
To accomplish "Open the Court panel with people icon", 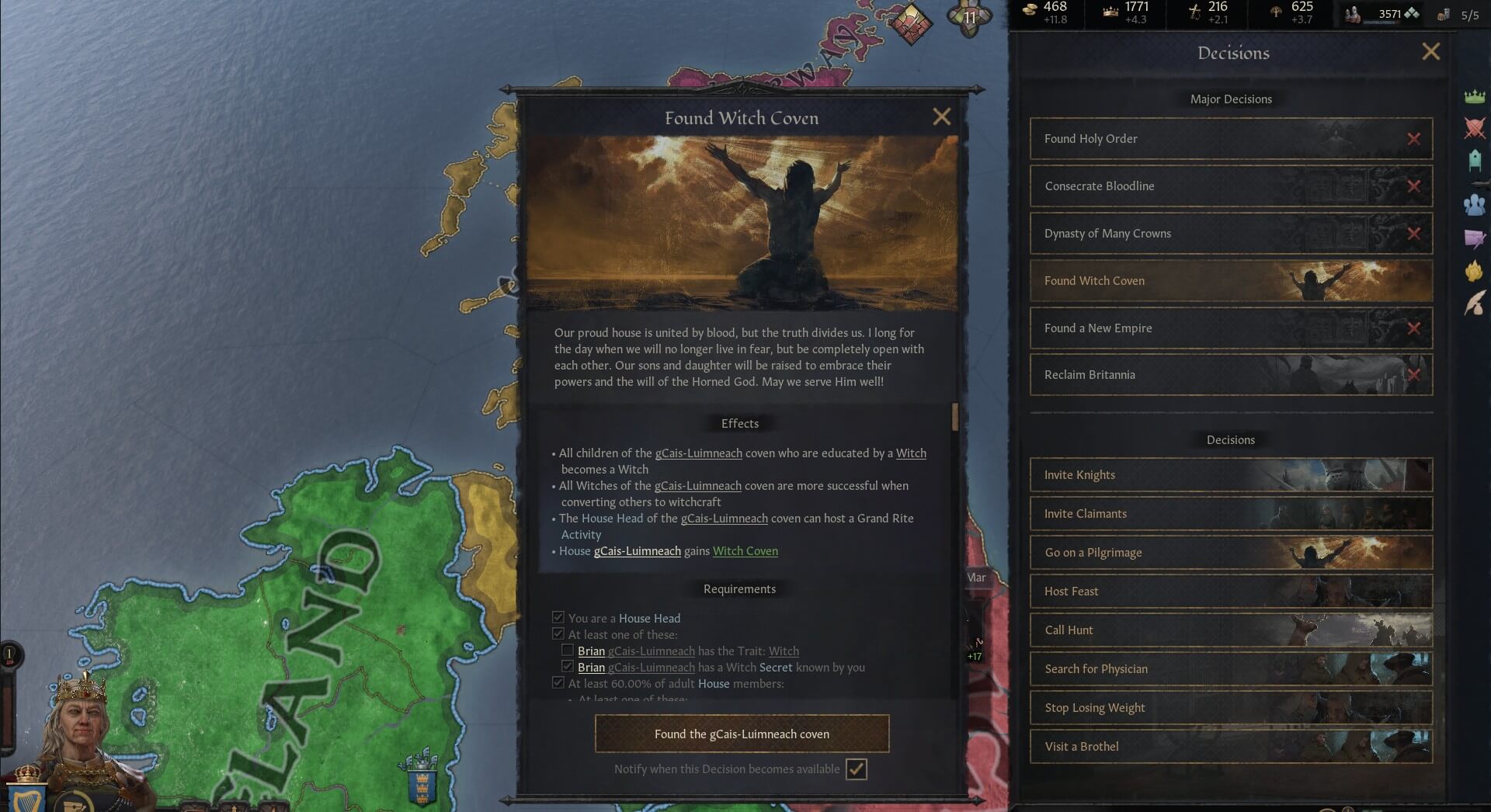I will [x=1473, y=204].
